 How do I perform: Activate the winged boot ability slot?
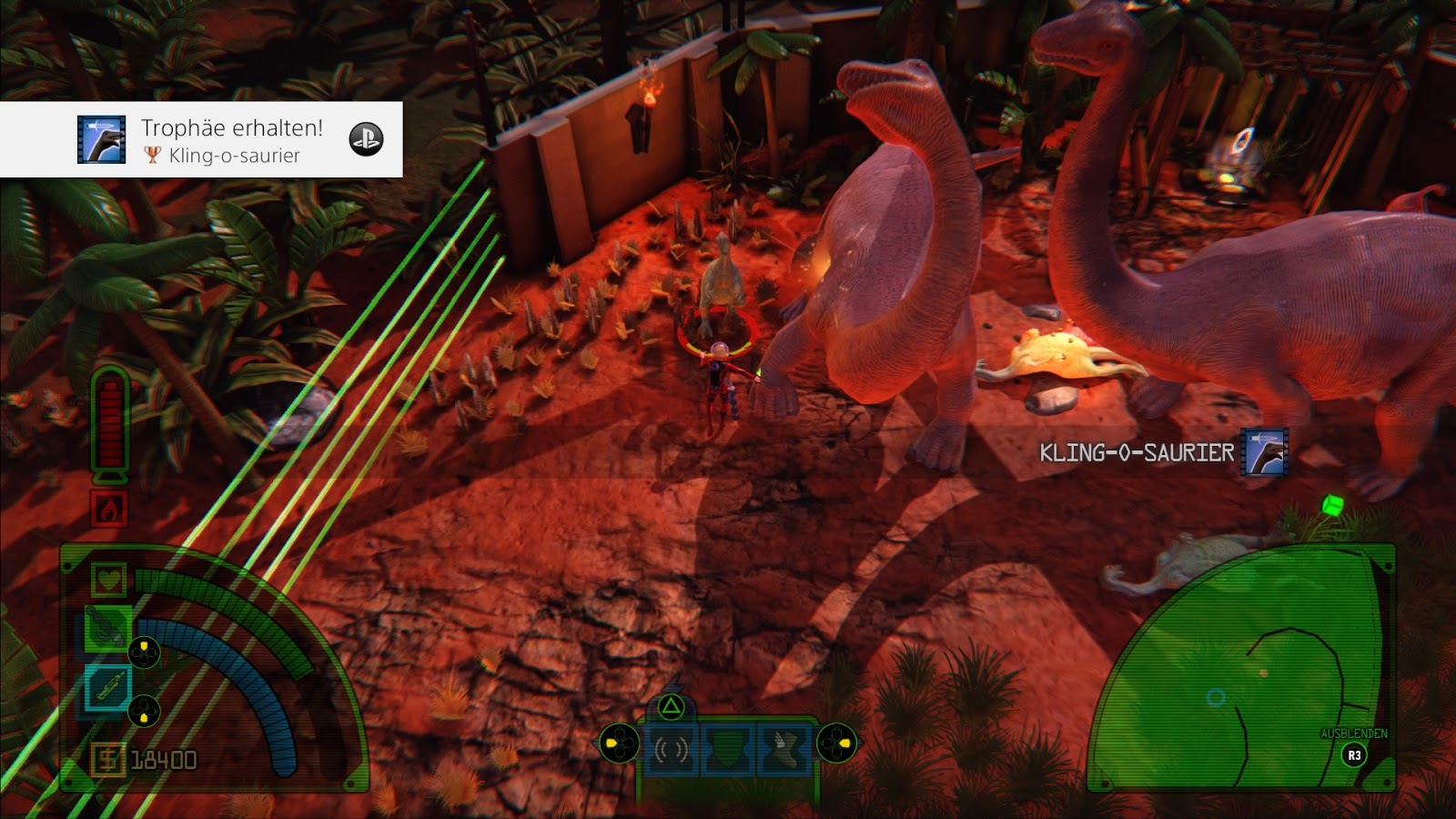pos(782,749)
